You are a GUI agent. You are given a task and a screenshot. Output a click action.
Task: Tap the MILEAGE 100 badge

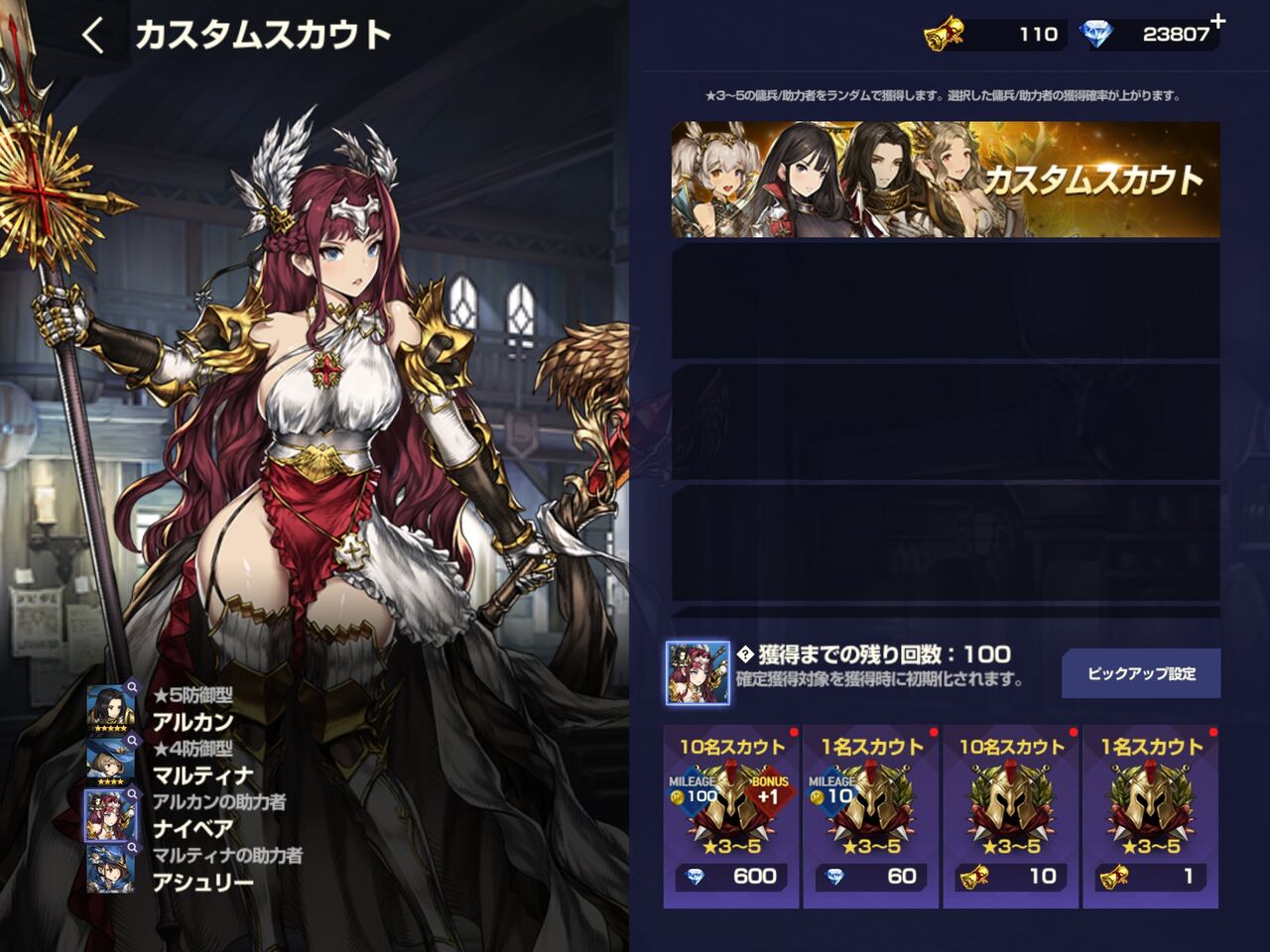pyautogui.click(x=691, y=789)
